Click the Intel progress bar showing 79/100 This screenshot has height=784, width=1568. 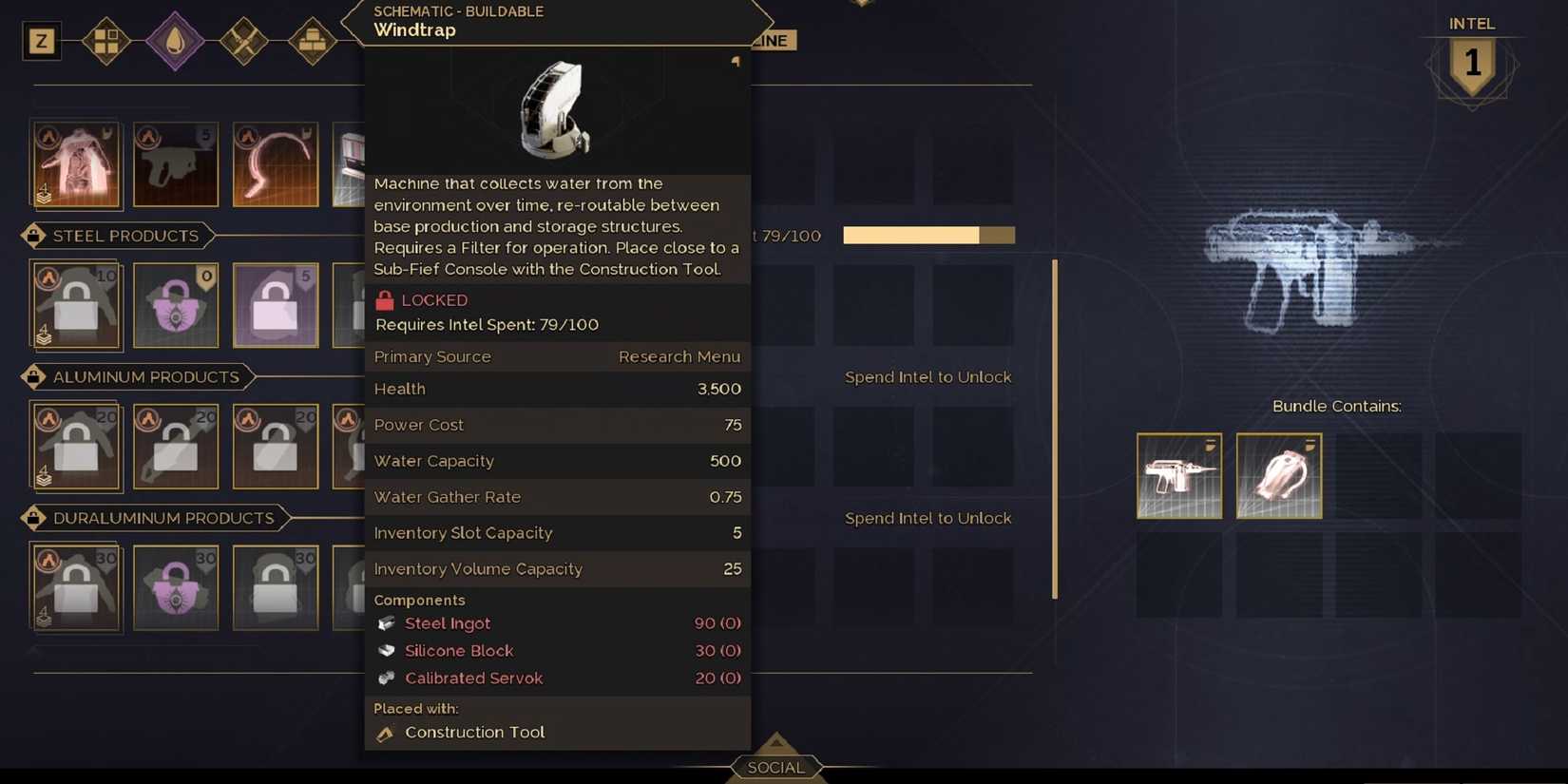928,235
